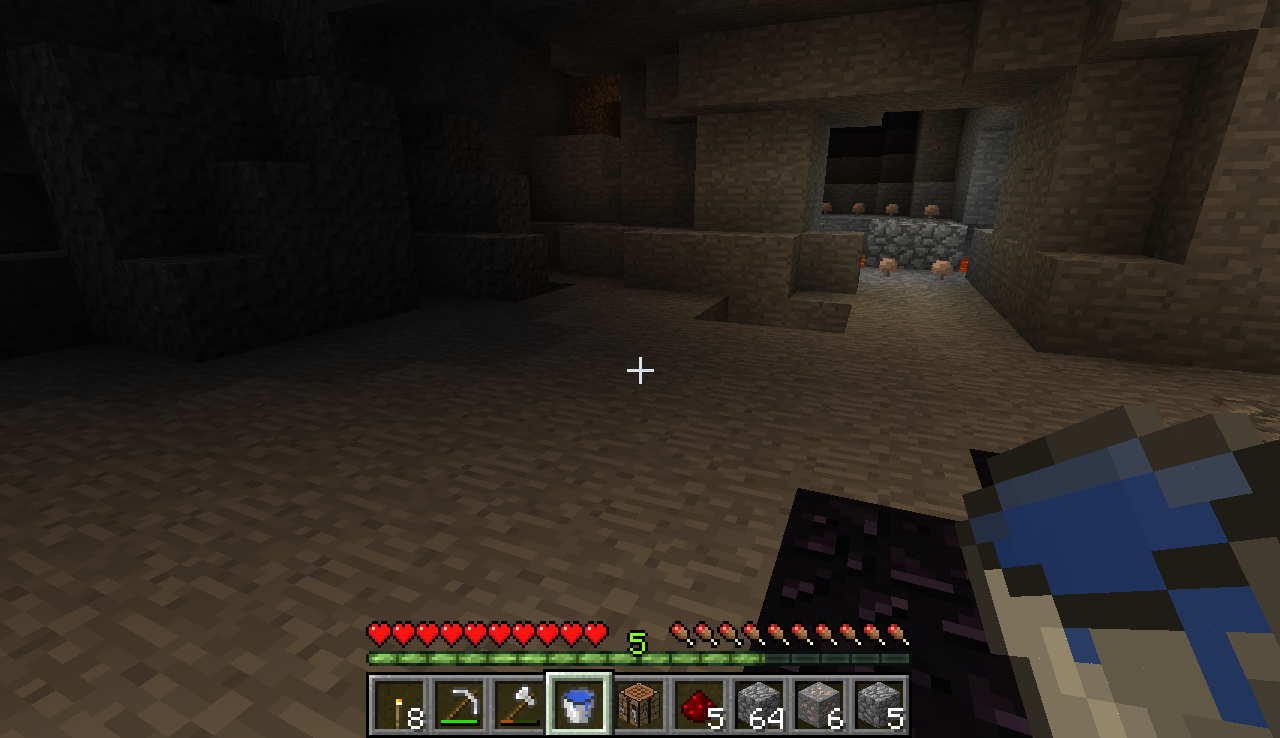
Task: Select the 64 cobblestone stack
Action: pyautogui.click(x=759, y=705)
